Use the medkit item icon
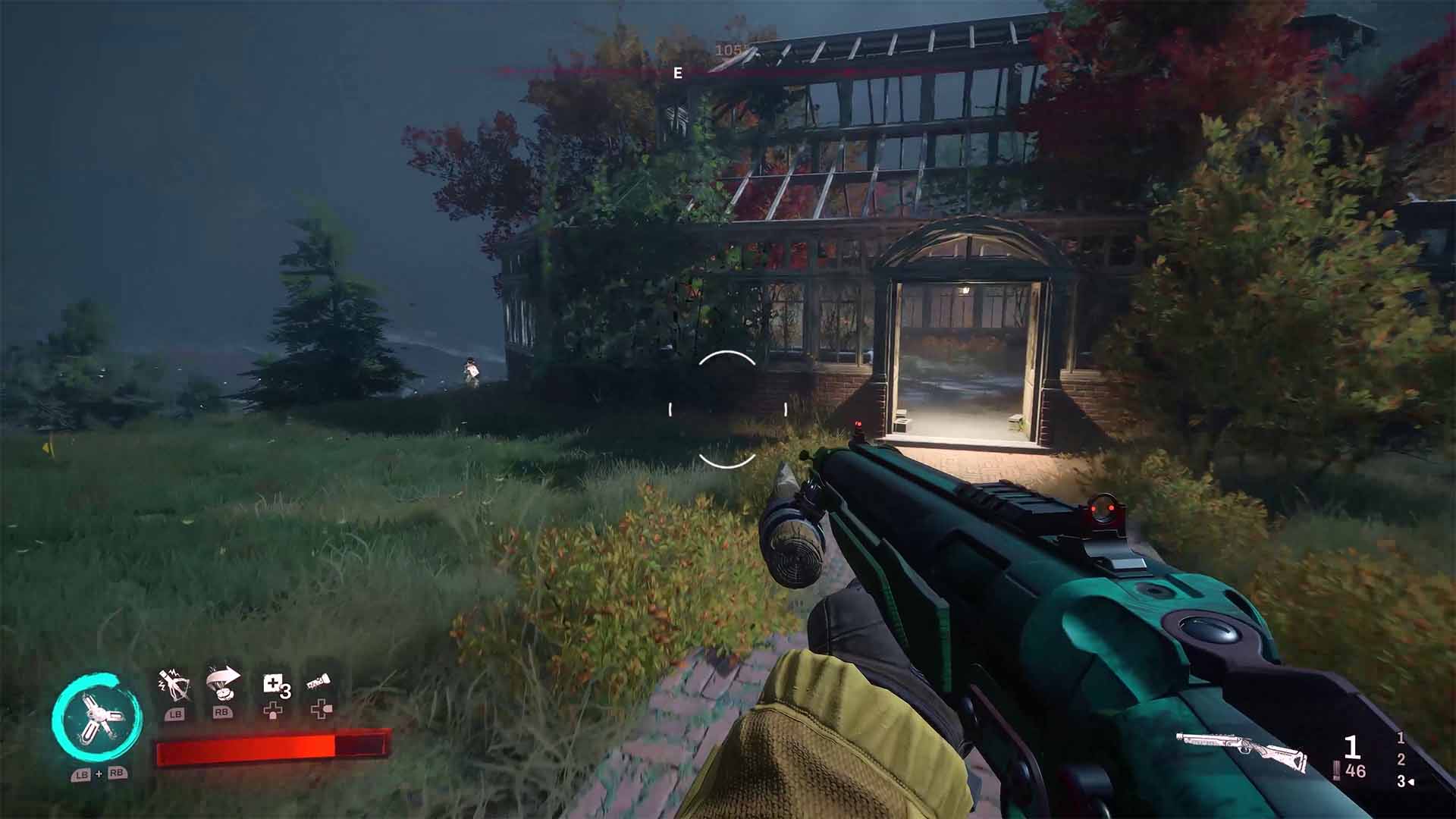 273,685
